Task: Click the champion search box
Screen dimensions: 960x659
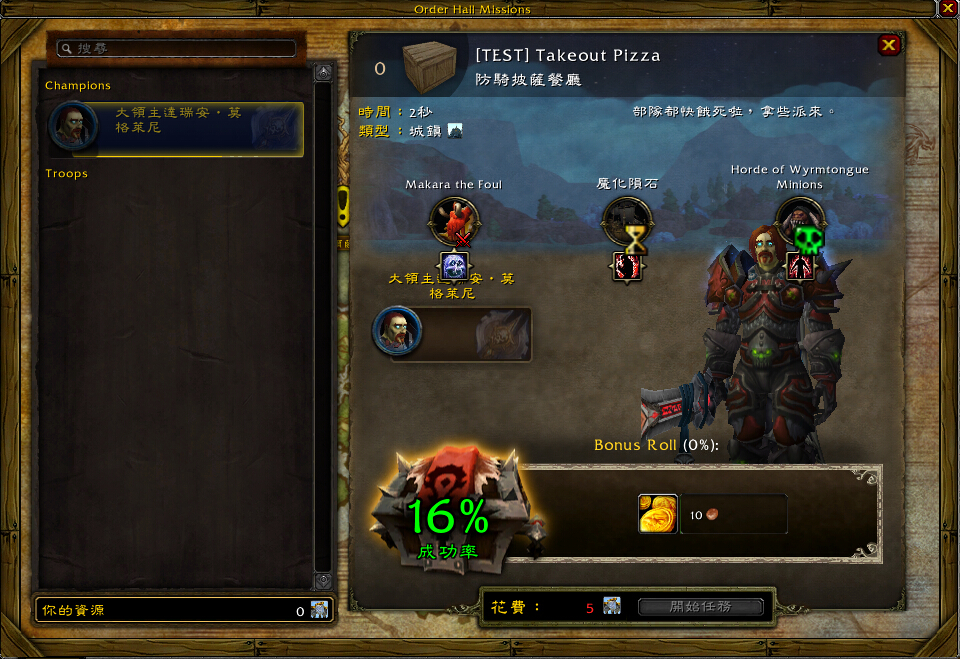Action: click(176, 48)
